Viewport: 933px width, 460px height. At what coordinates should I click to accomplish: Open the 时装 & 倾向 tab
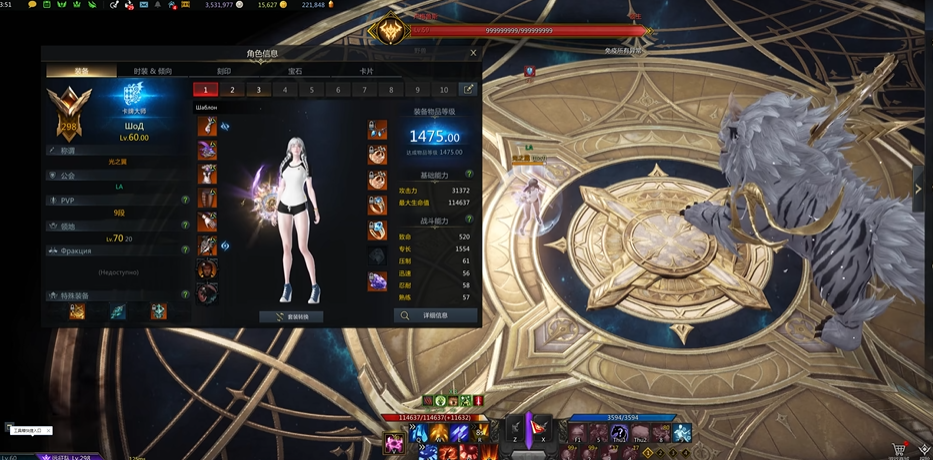pos(152,71)
